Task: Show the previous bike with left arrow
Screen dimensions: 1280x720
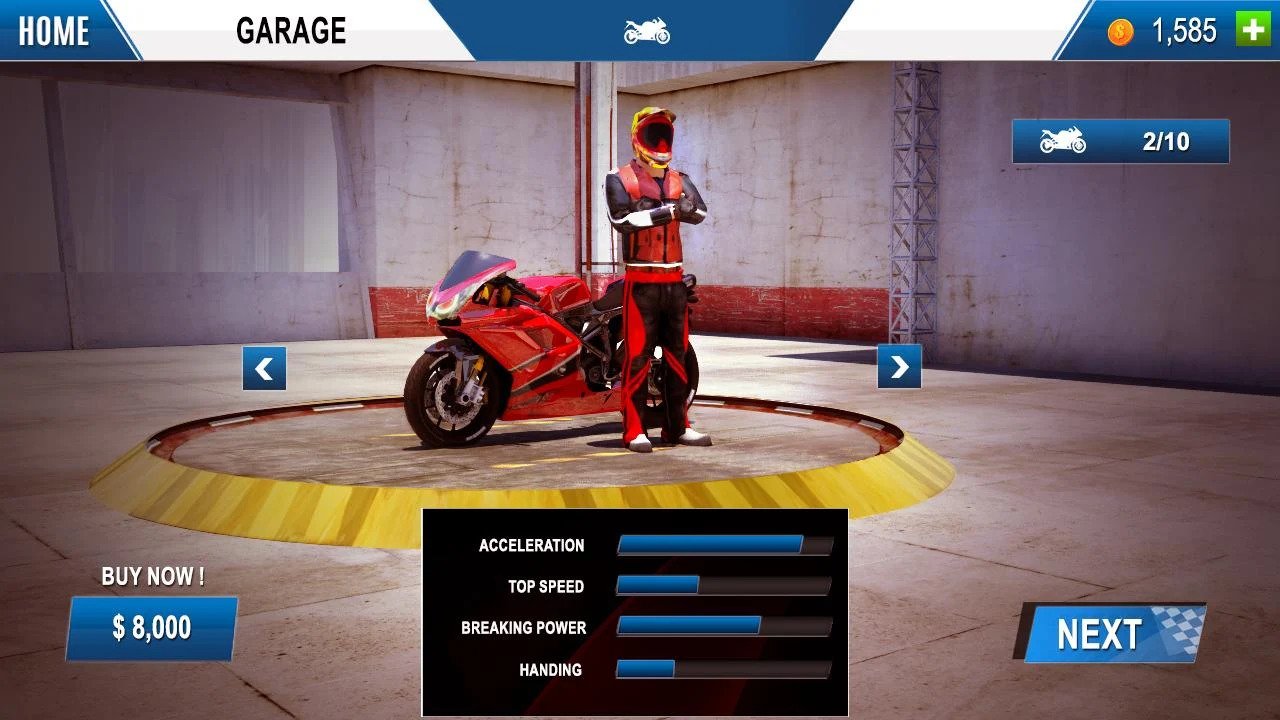Action: 264,368
